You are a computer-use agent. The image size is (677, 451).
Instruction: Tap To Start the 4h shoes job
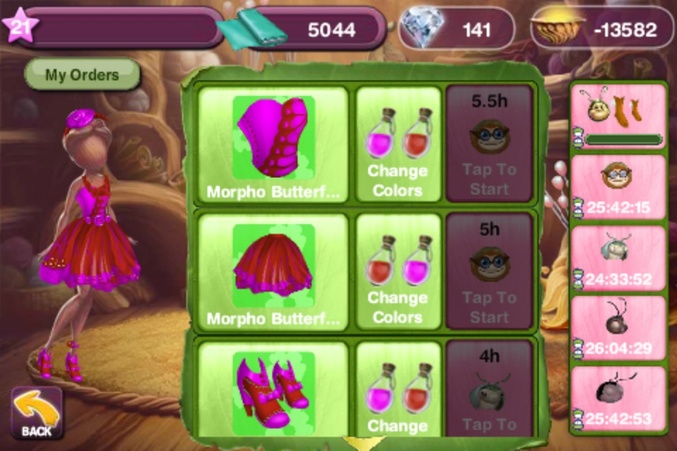(x=490, y=395)
